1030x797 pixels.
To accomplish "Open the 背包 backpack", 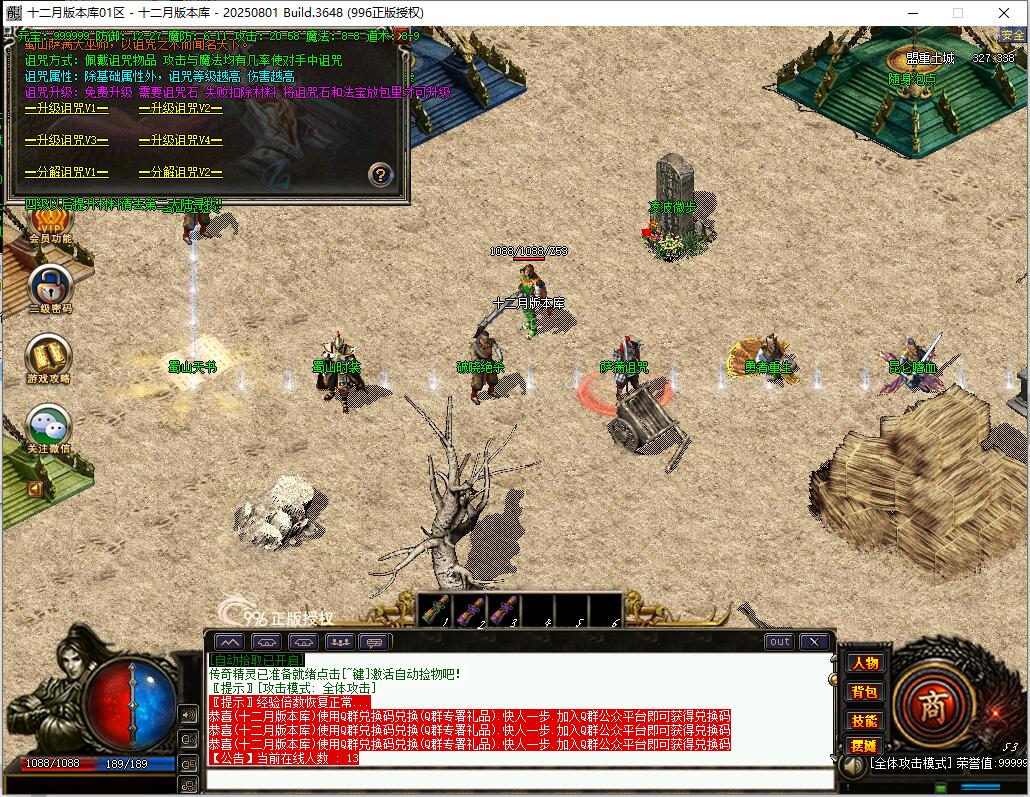I will [864, 692].
